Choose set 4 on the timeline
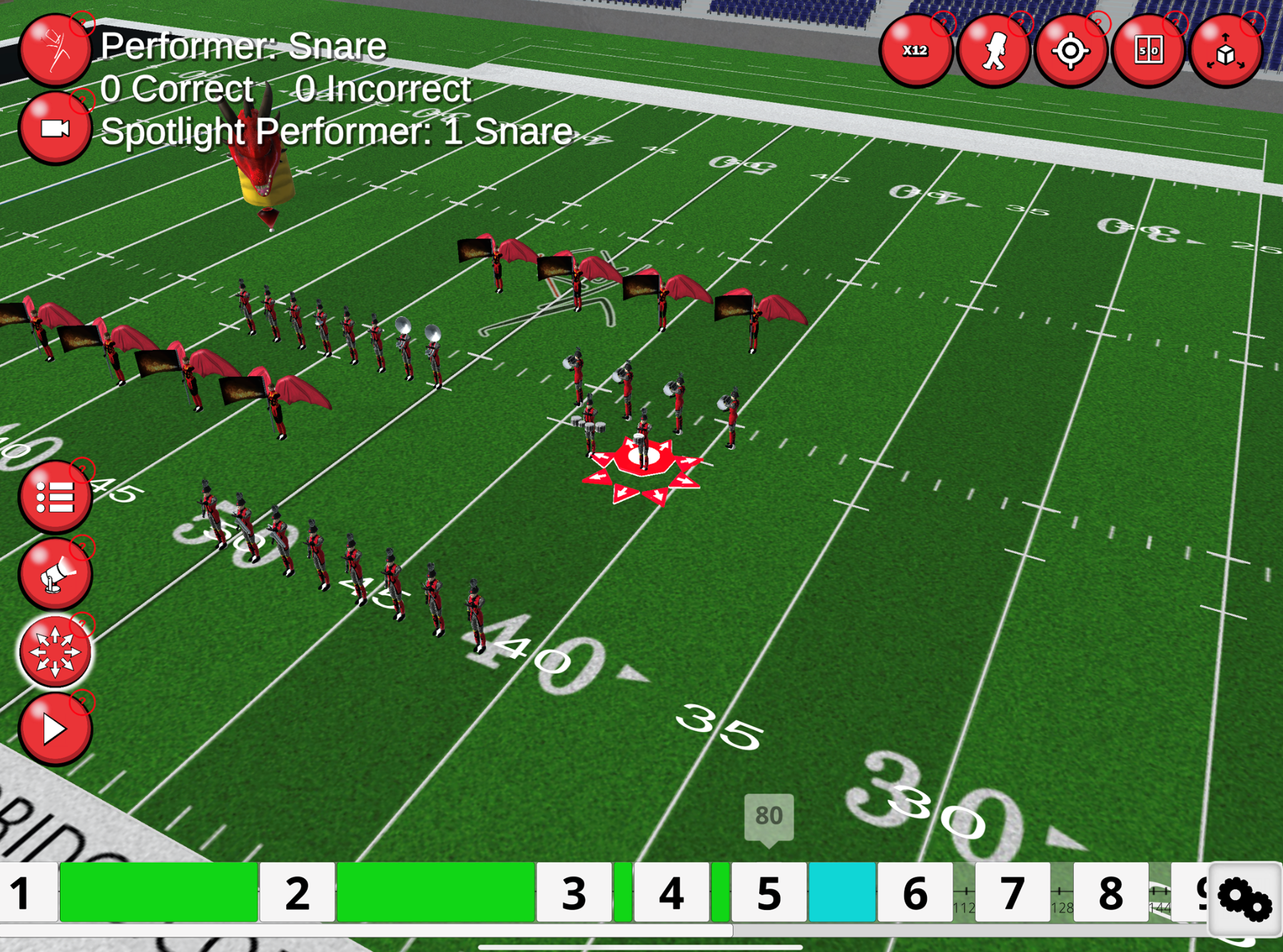 (x=671, y=892)
